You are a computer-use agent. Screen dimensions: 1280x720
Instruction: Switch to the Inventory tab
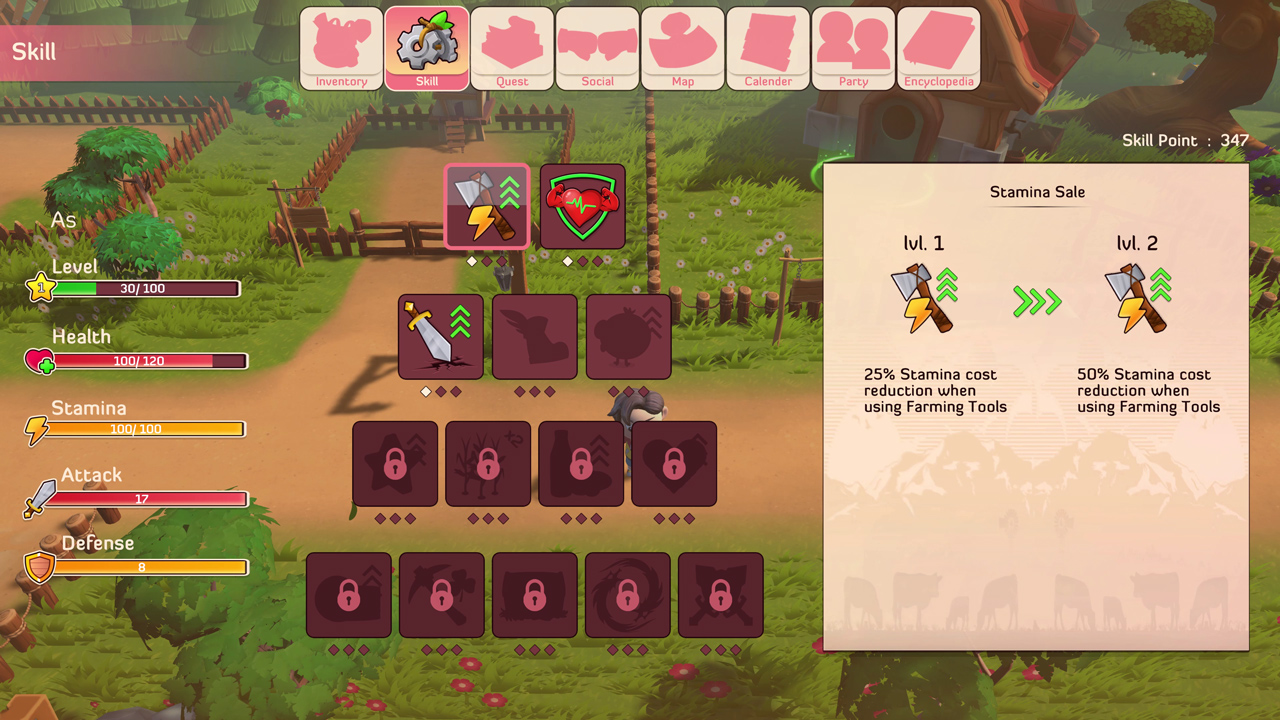point(340,47)
